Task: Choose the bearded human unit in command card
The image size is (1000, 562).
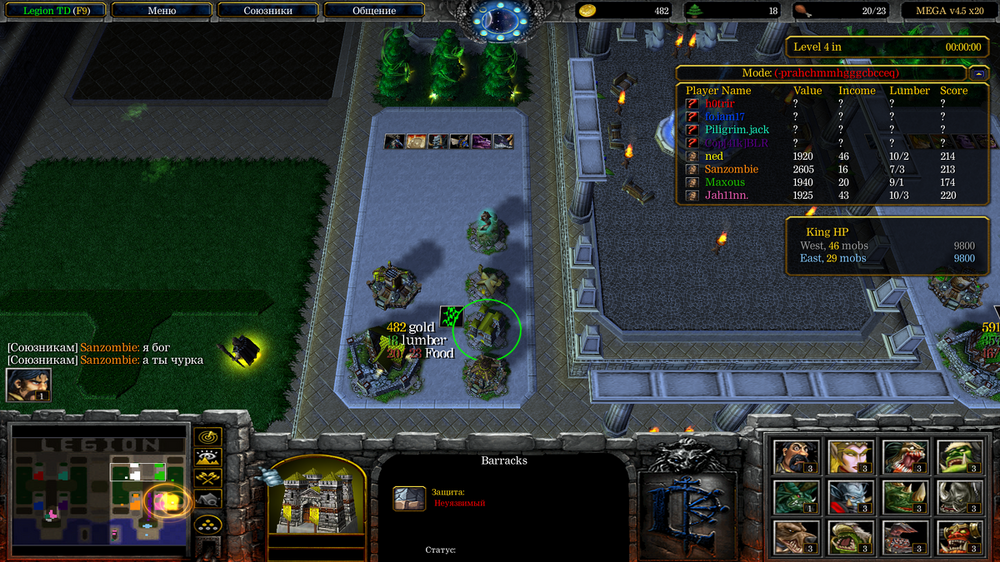Action: click(797, 457)
